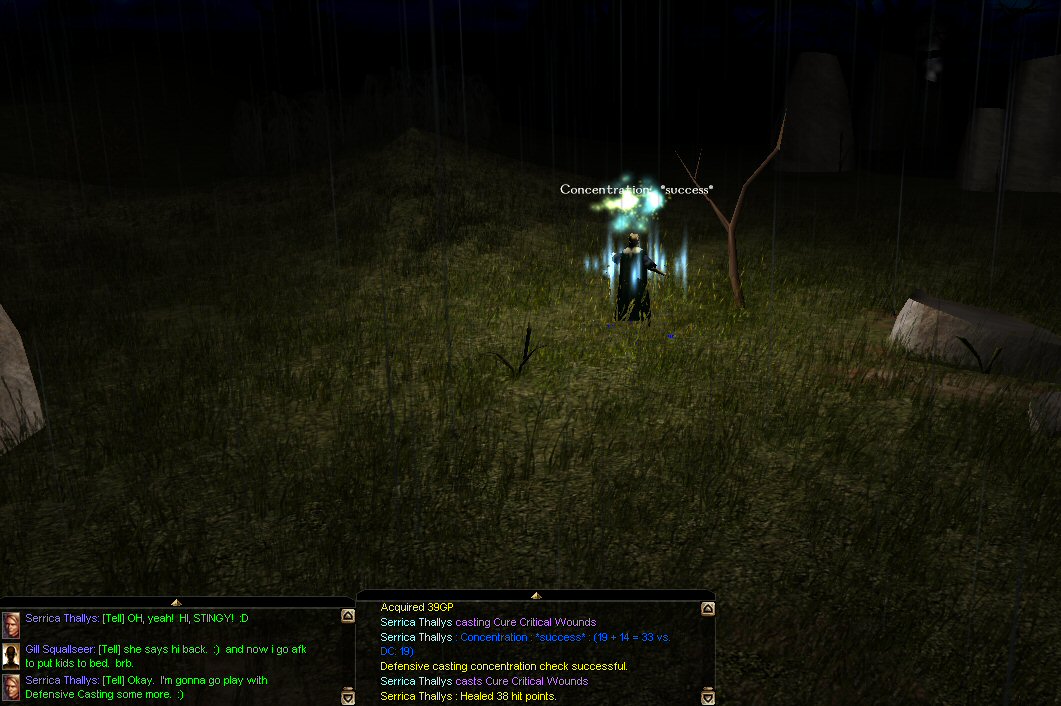Click Serrica Thallys's portrait beside the "OH, yeah!" message

click(11, 625)
